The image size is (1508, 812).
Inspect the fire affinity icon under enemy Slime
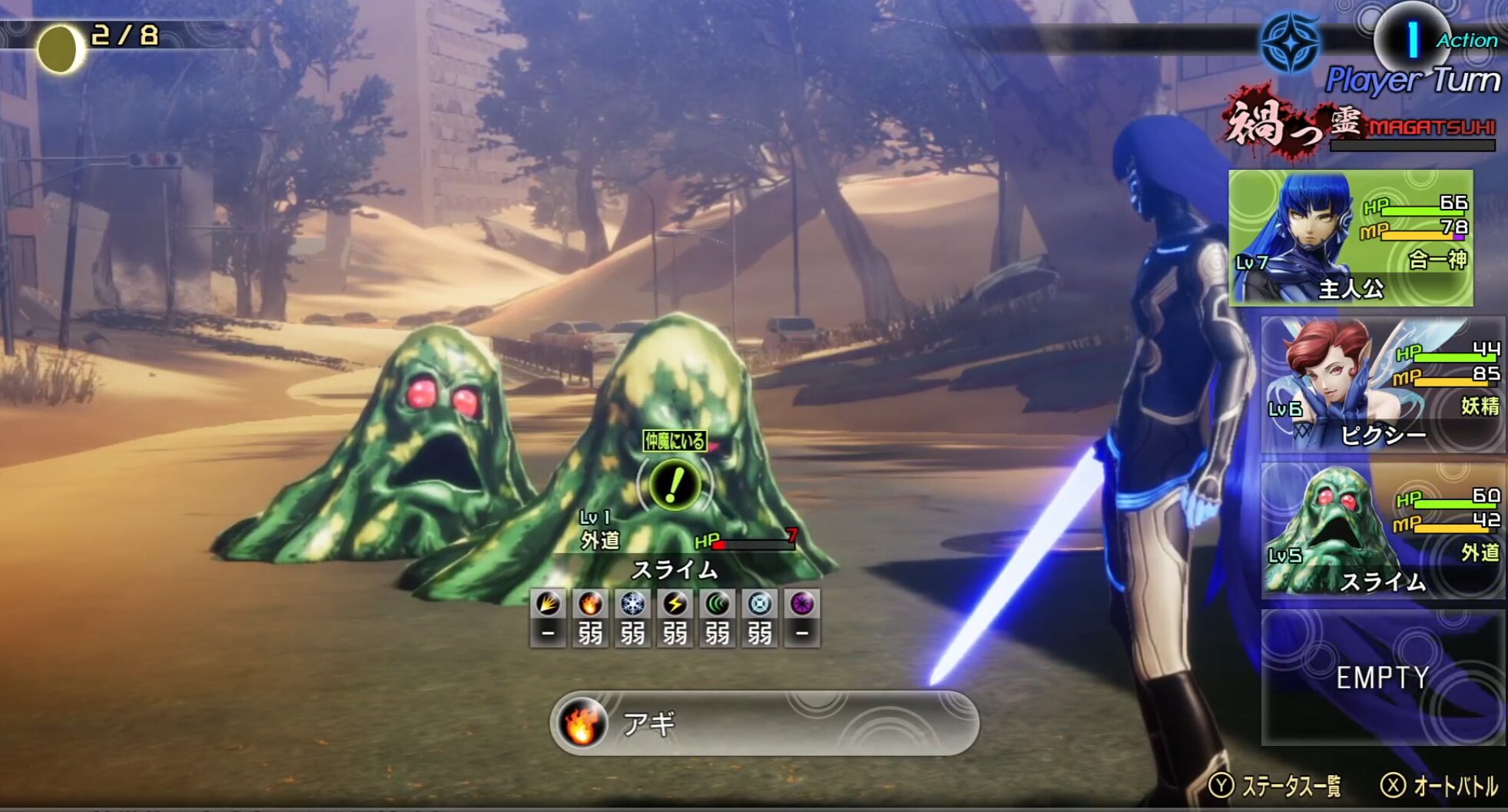pyautogui.click(x=590, y=604)
